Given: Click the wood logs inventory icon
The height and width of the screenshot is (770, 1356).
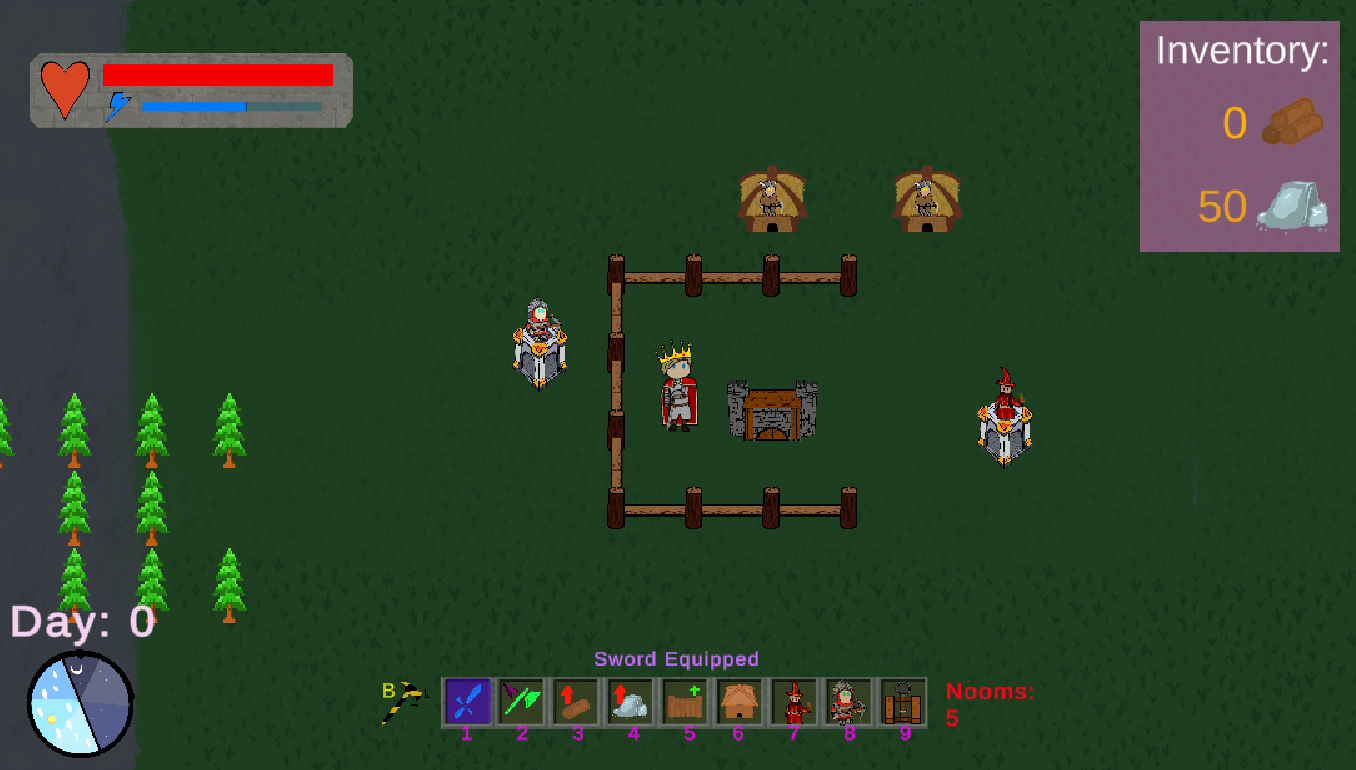Looking at the screenshot, I should point(1292,122).
